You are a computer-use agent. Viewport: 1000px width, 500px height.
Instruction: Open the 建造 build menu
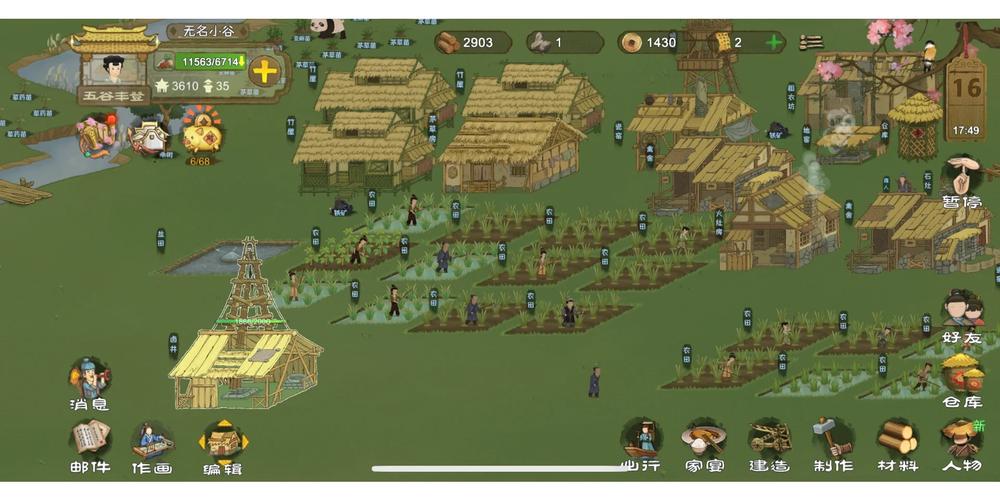(769, 443)
